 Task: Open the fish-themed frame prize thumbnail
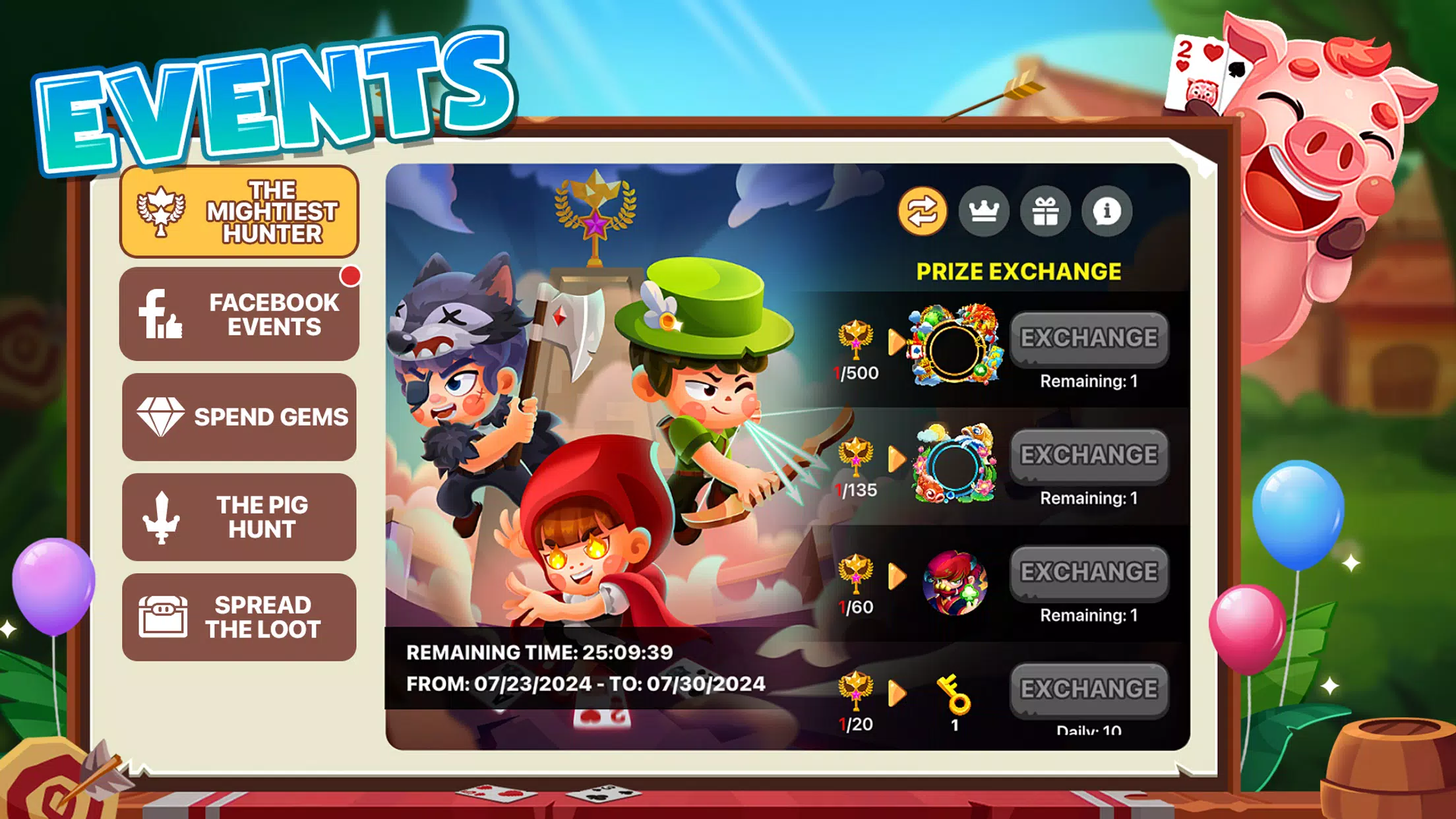(956, 460)
